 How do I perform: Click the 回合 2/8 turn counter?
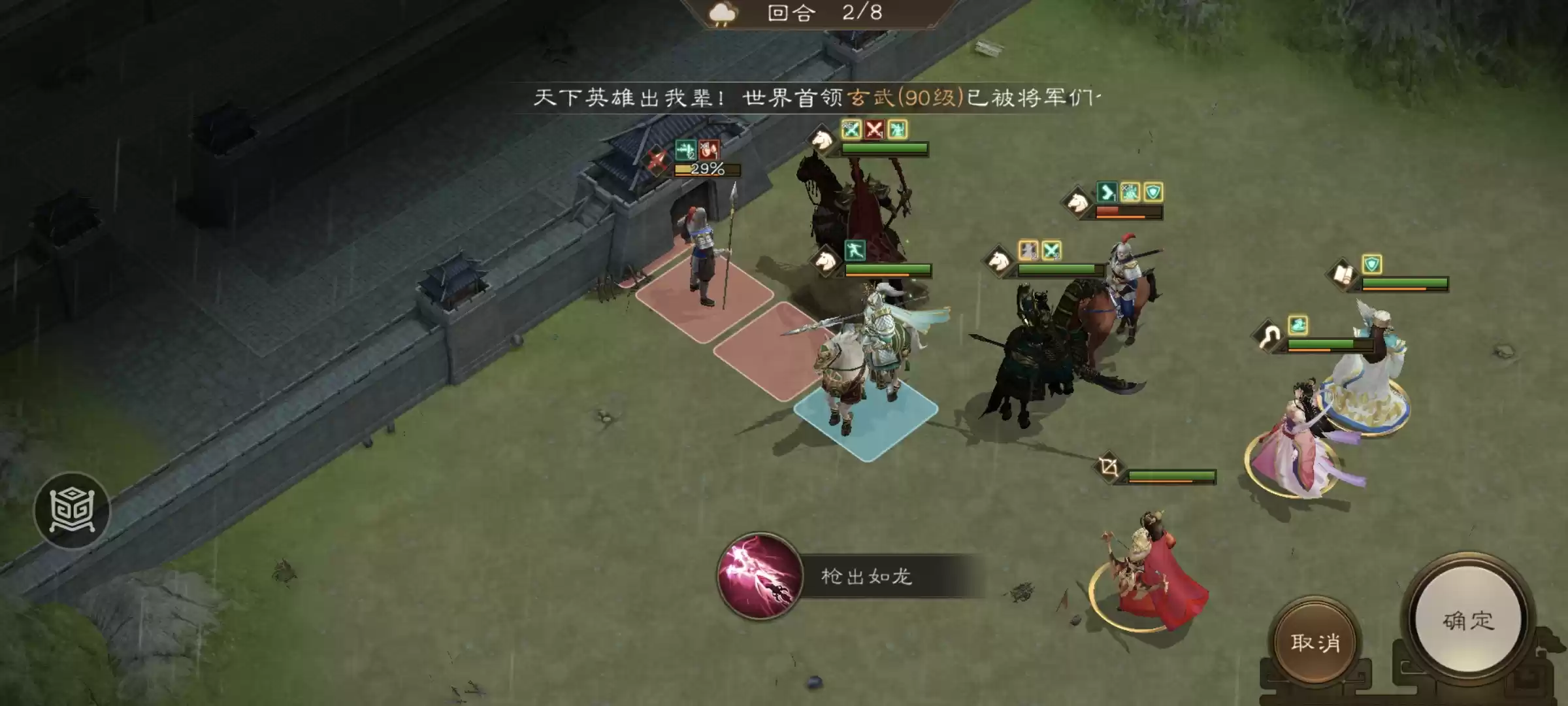pyautogui.click(x=820, y=14)
